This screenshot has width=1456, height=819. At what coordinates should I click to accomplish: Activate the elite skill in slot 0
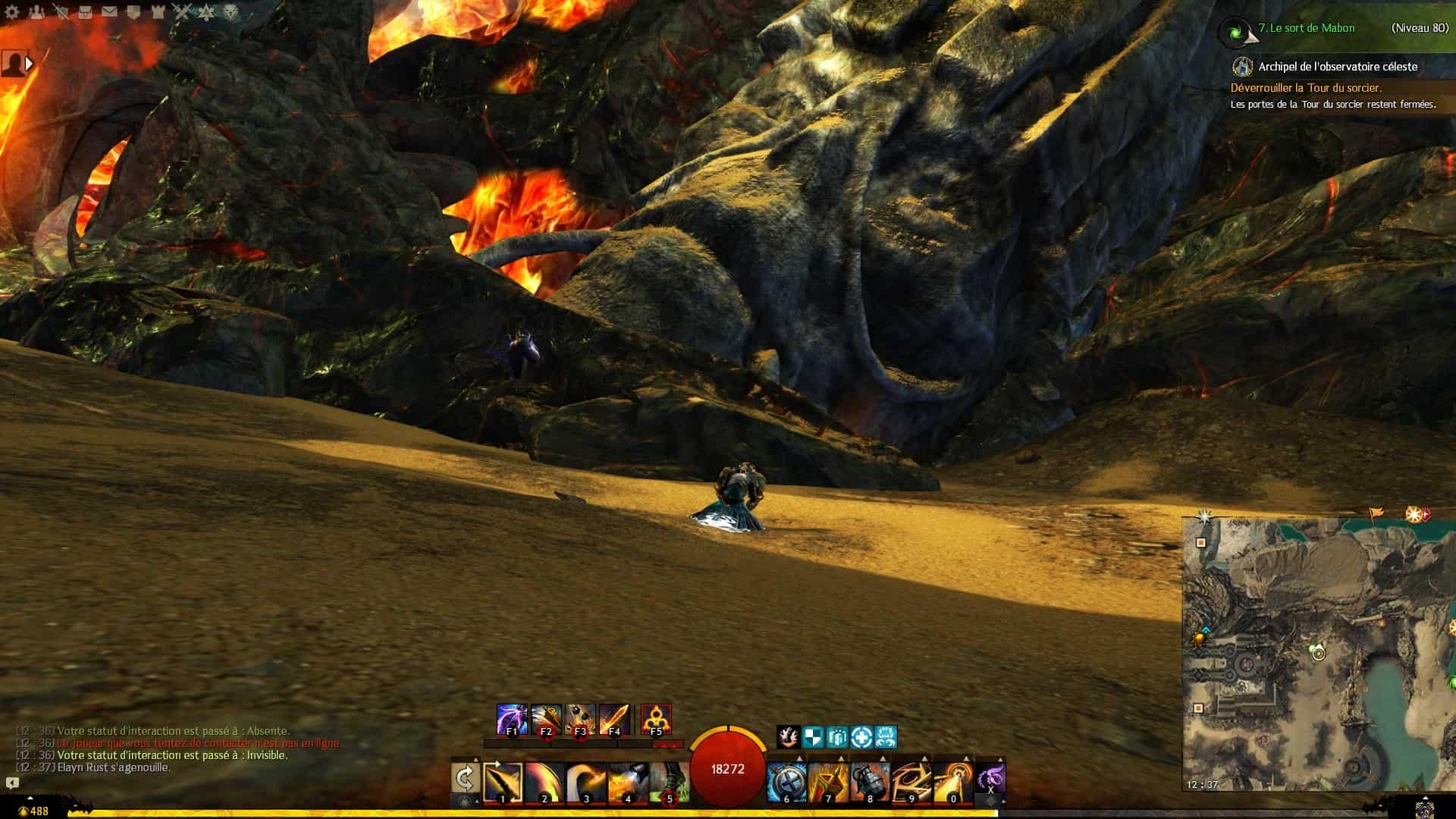tap(953, 783)
